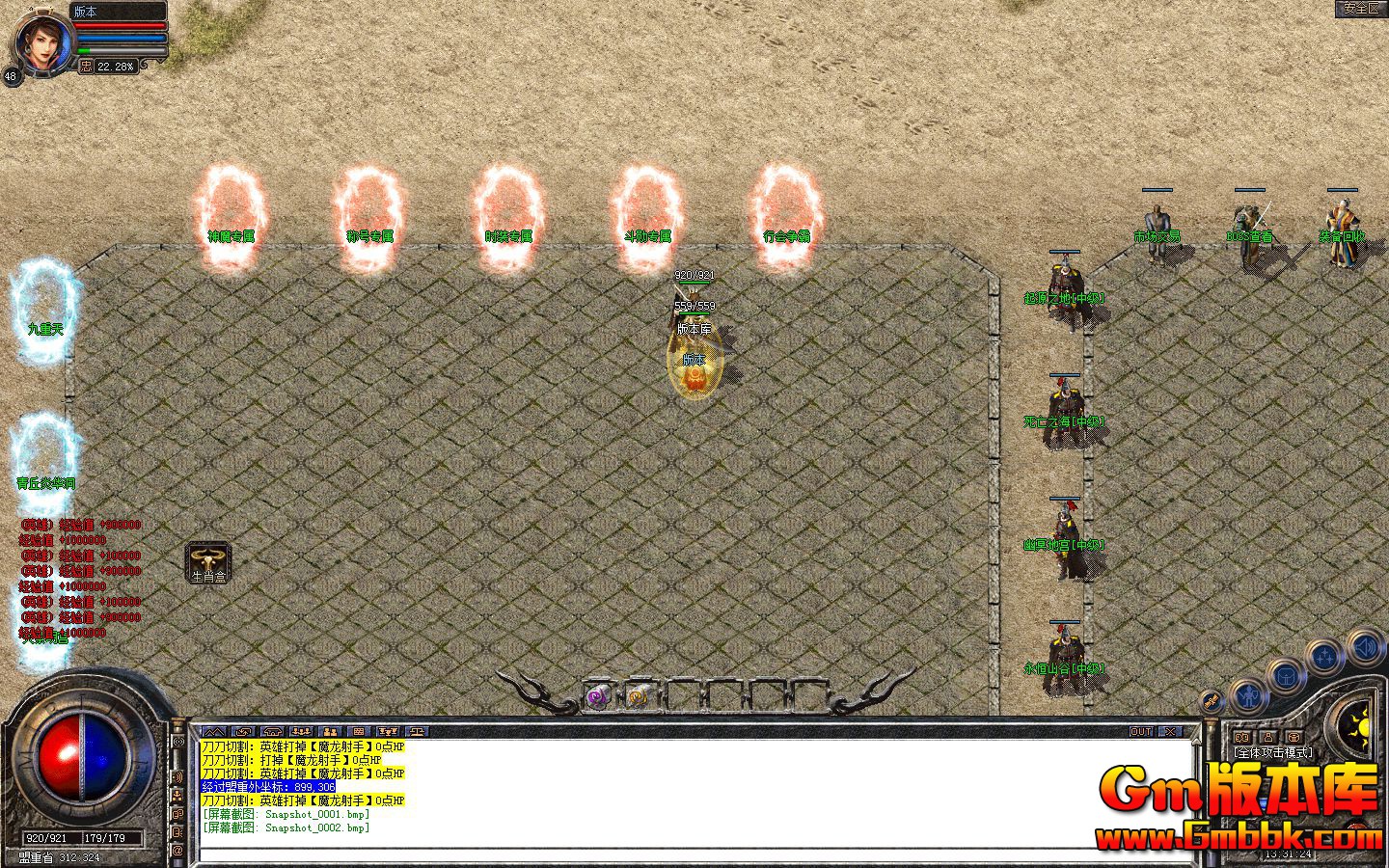Open the skills window via stars icon
The image size is (1389, 868).
click(1325, 655)
